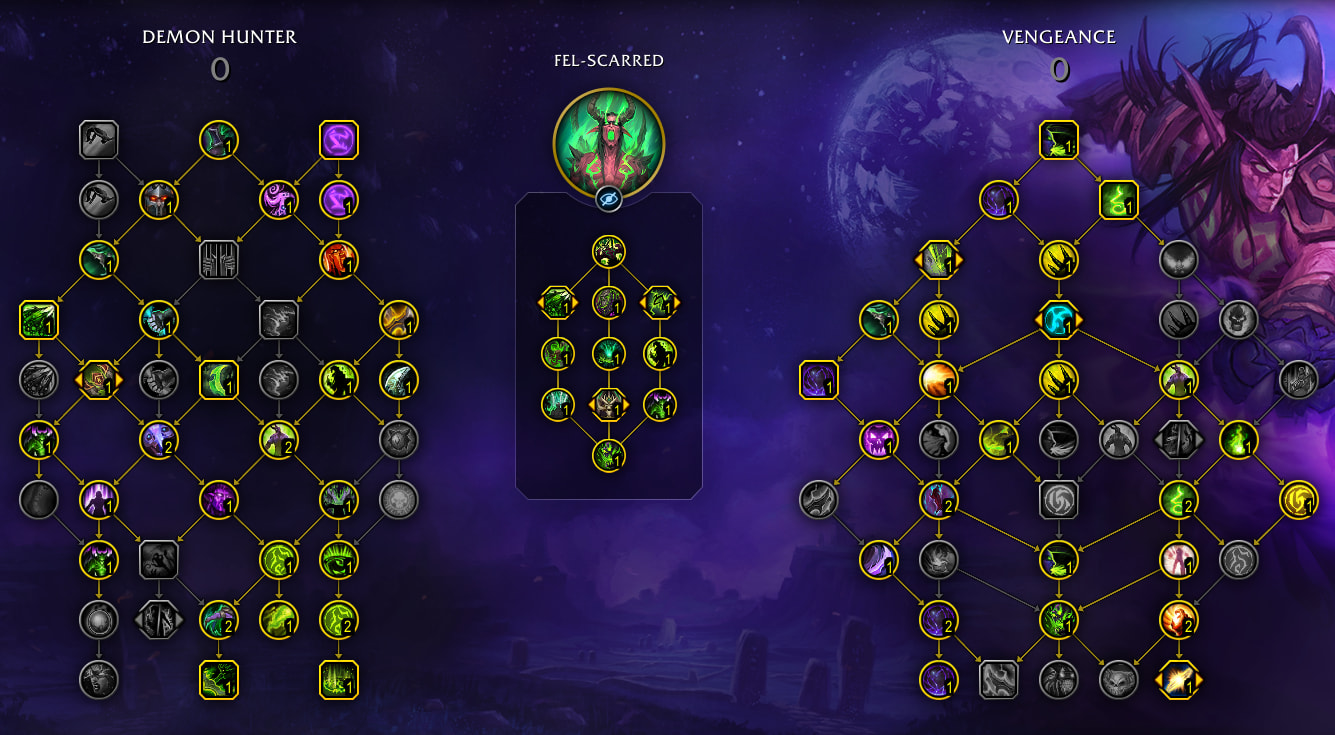
Task: Select the cyan choice node in Vengeance tree
Action: click(1058, 320)
